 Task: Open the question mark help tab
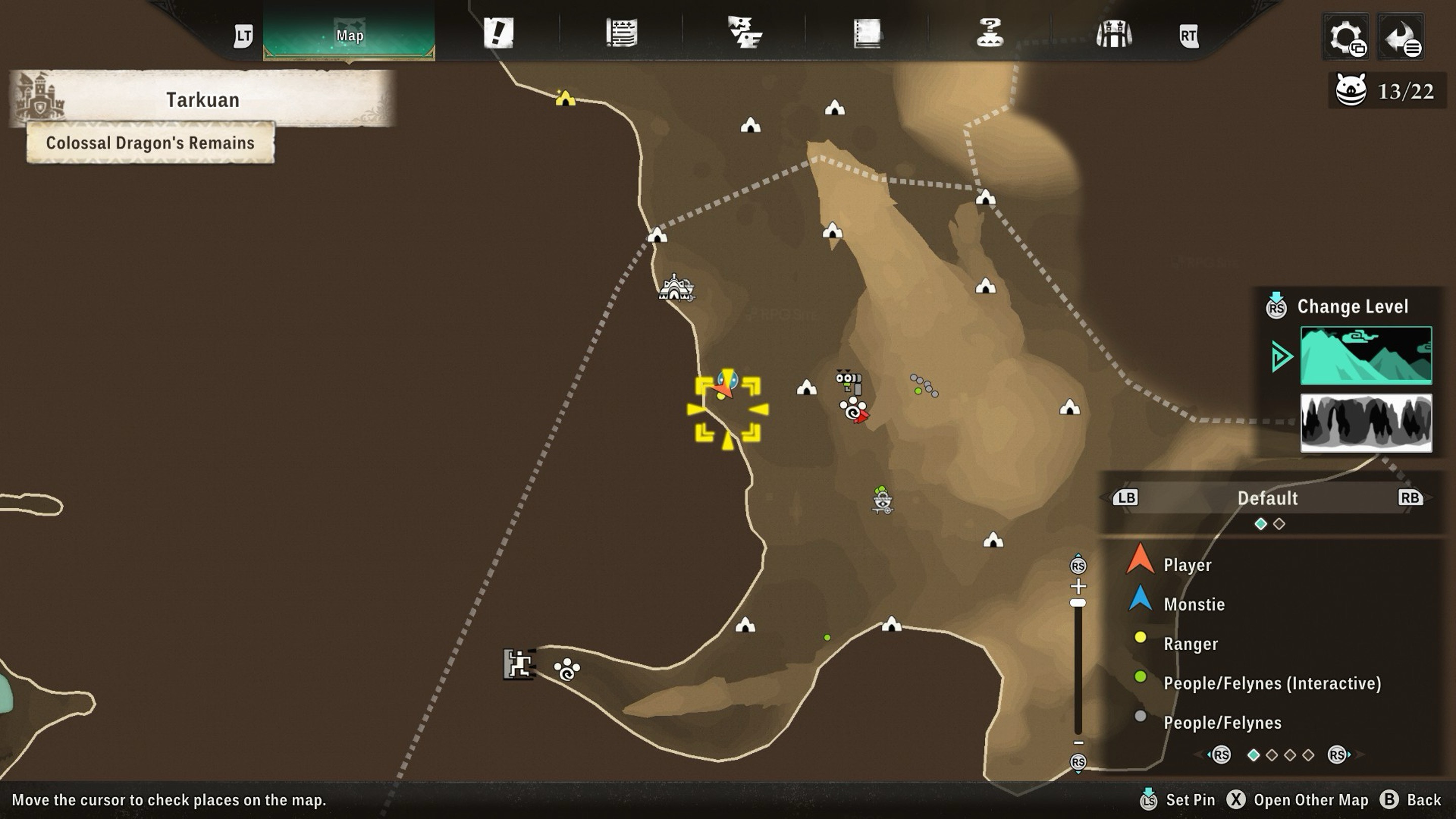coord(990,33)
